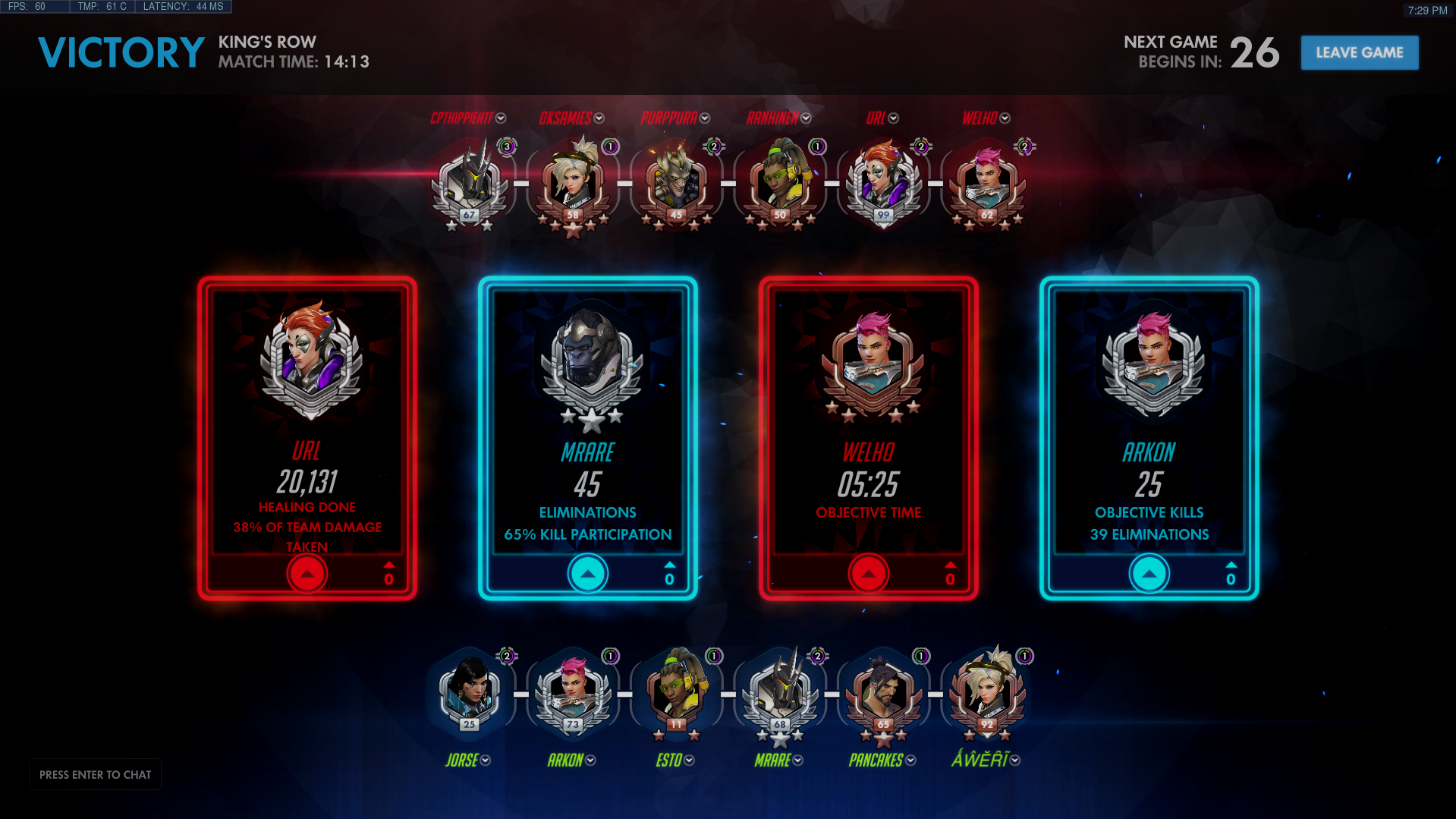Image resolution: width=1456 pixels, height=819 pixels.
Task: Select OKSAMIES Mercy portrait
Action: pyautogui.click(x=573, y=182)
